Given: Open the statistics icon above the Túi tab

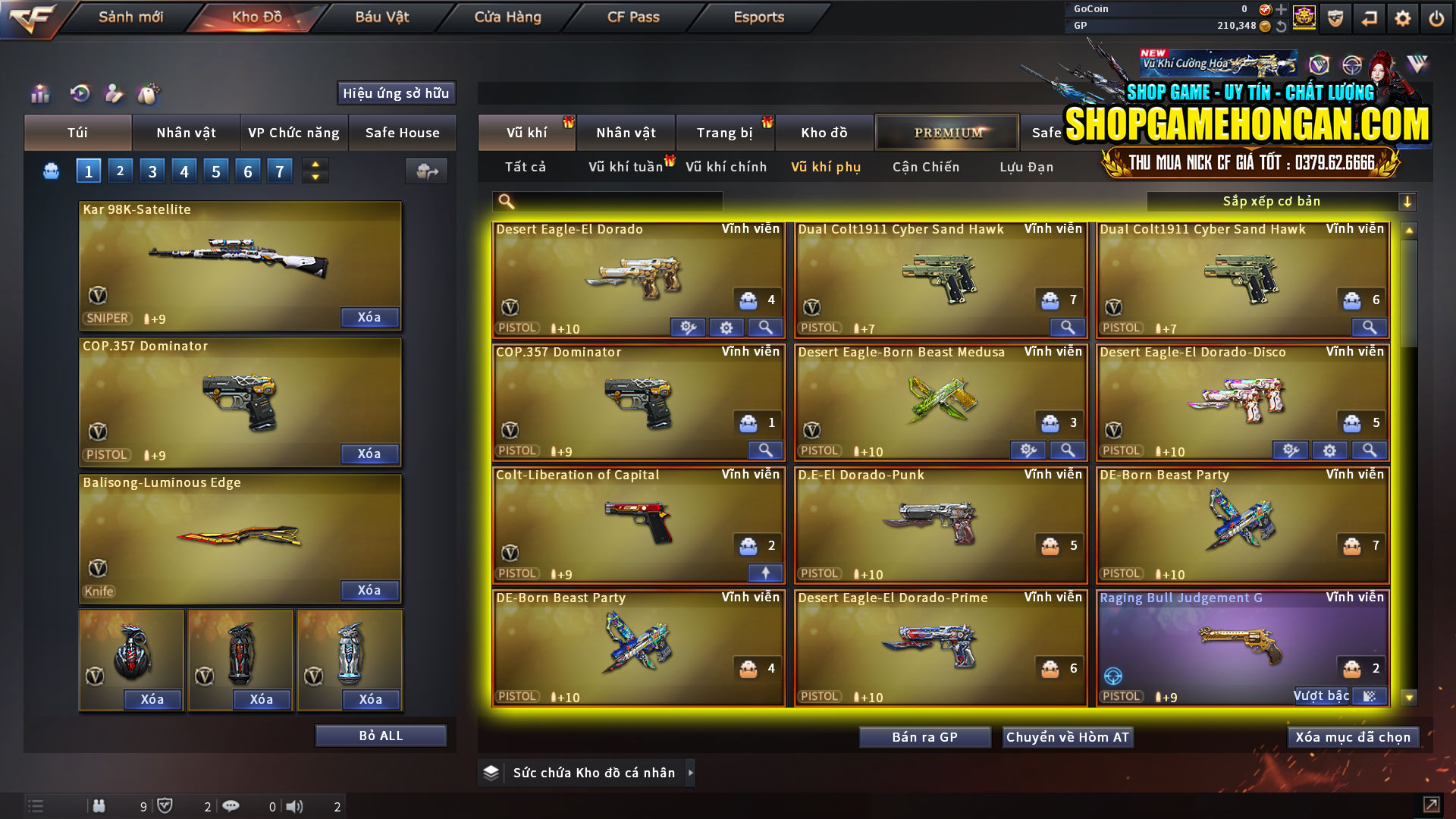Looking at the screenshot, I should 39,94.
